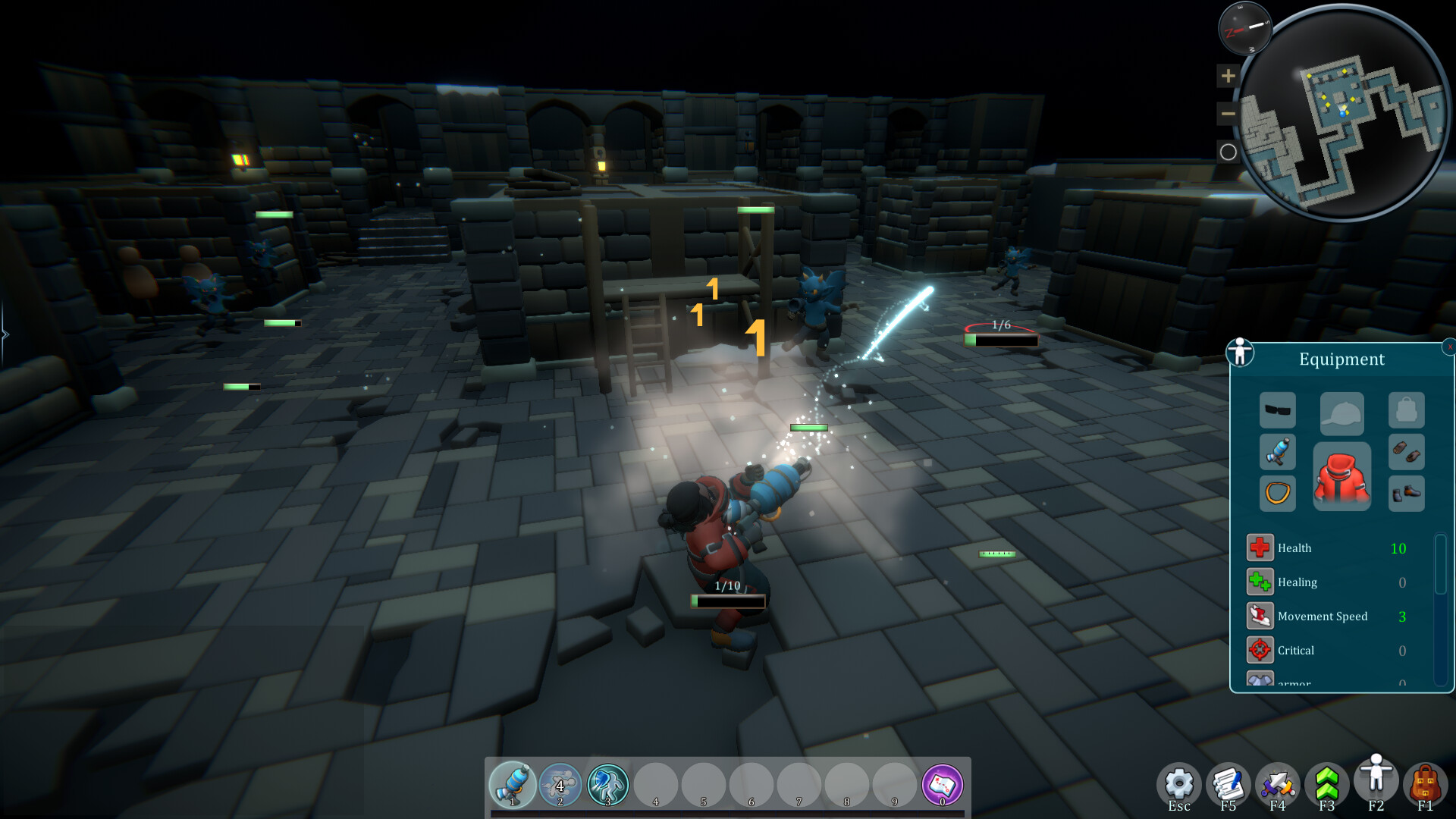The width and height of the screenshot is (1456, 819).
Task: Open upgrades via the F3 green chevrons icon
Action: tap(1327, 782)
